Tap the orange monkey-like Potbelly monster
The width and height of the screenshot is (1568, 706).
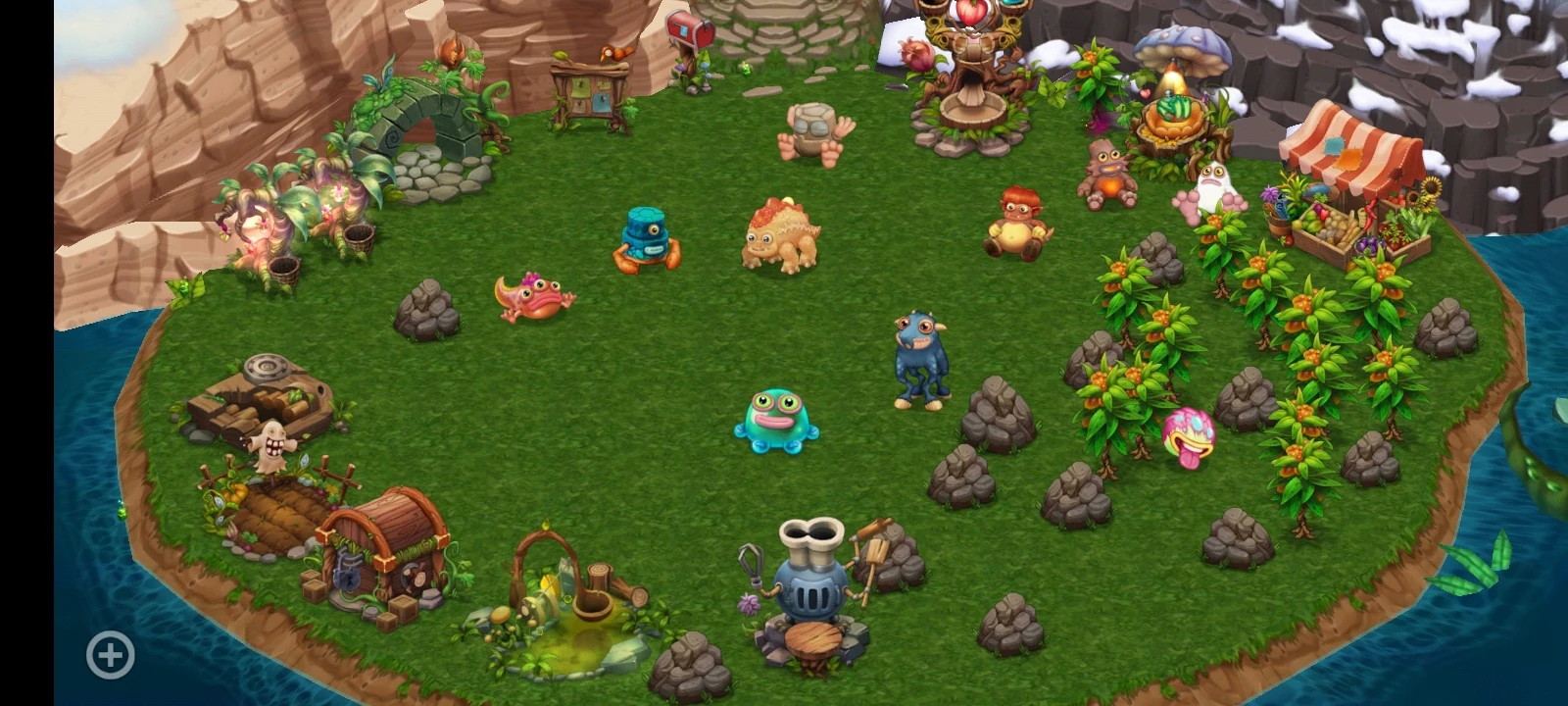click(1020, 221)
